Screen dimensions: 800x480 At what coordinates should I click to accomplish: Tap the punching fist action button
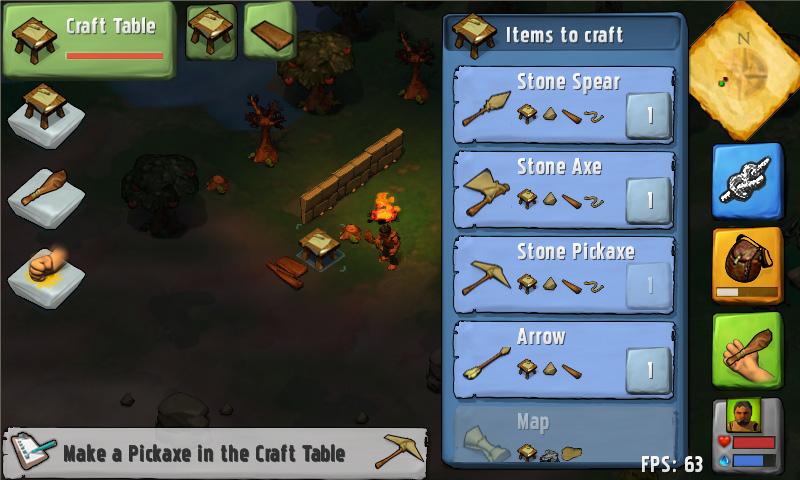tap(45, 272)
